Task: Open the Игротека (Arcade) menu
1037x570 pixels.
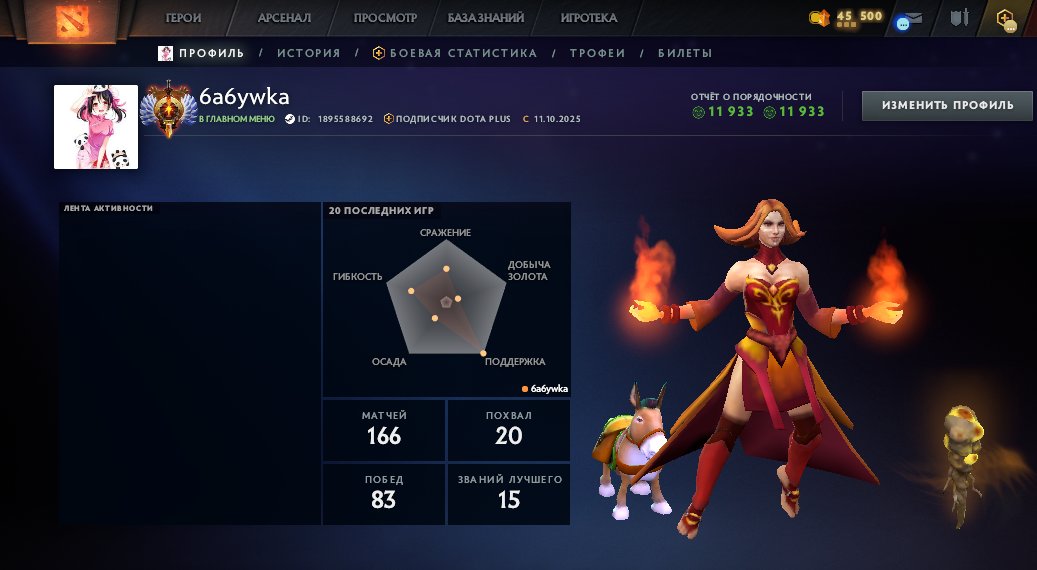Action: (588, 18)
